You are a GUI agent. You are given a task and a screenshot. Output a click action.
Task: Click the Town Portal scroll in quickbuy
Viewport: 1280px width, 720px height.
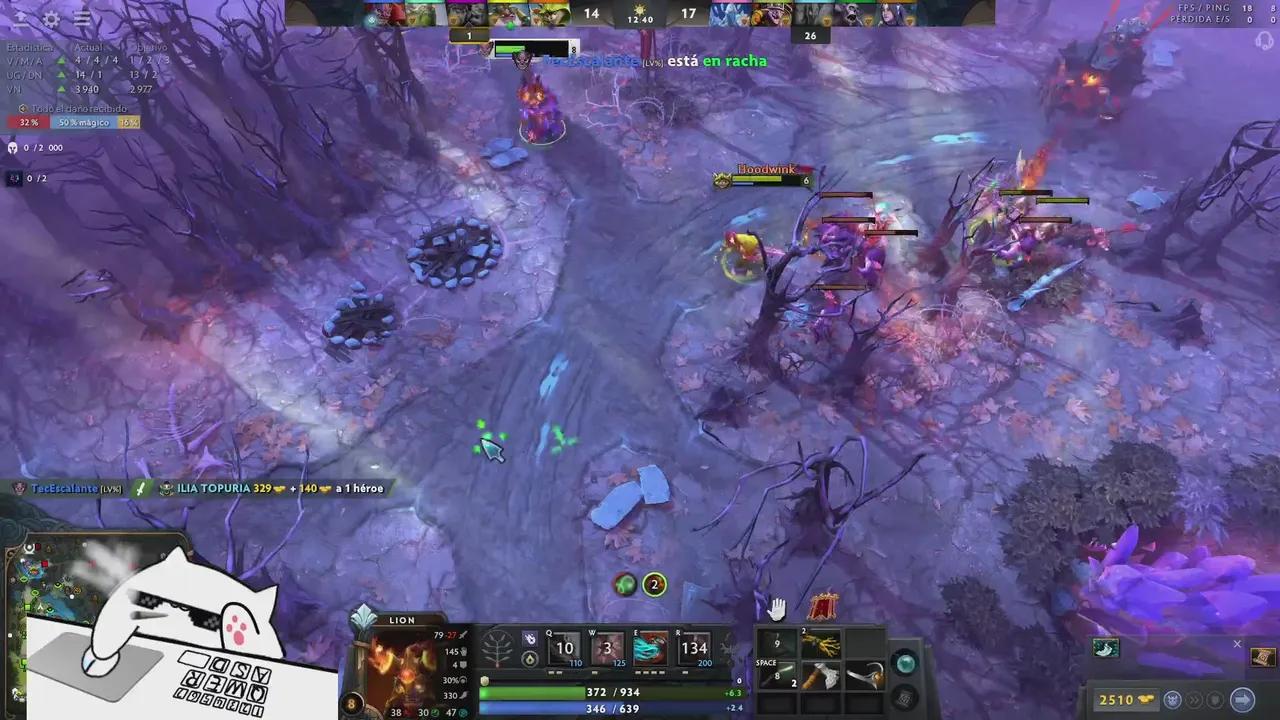click(1262, 658)
